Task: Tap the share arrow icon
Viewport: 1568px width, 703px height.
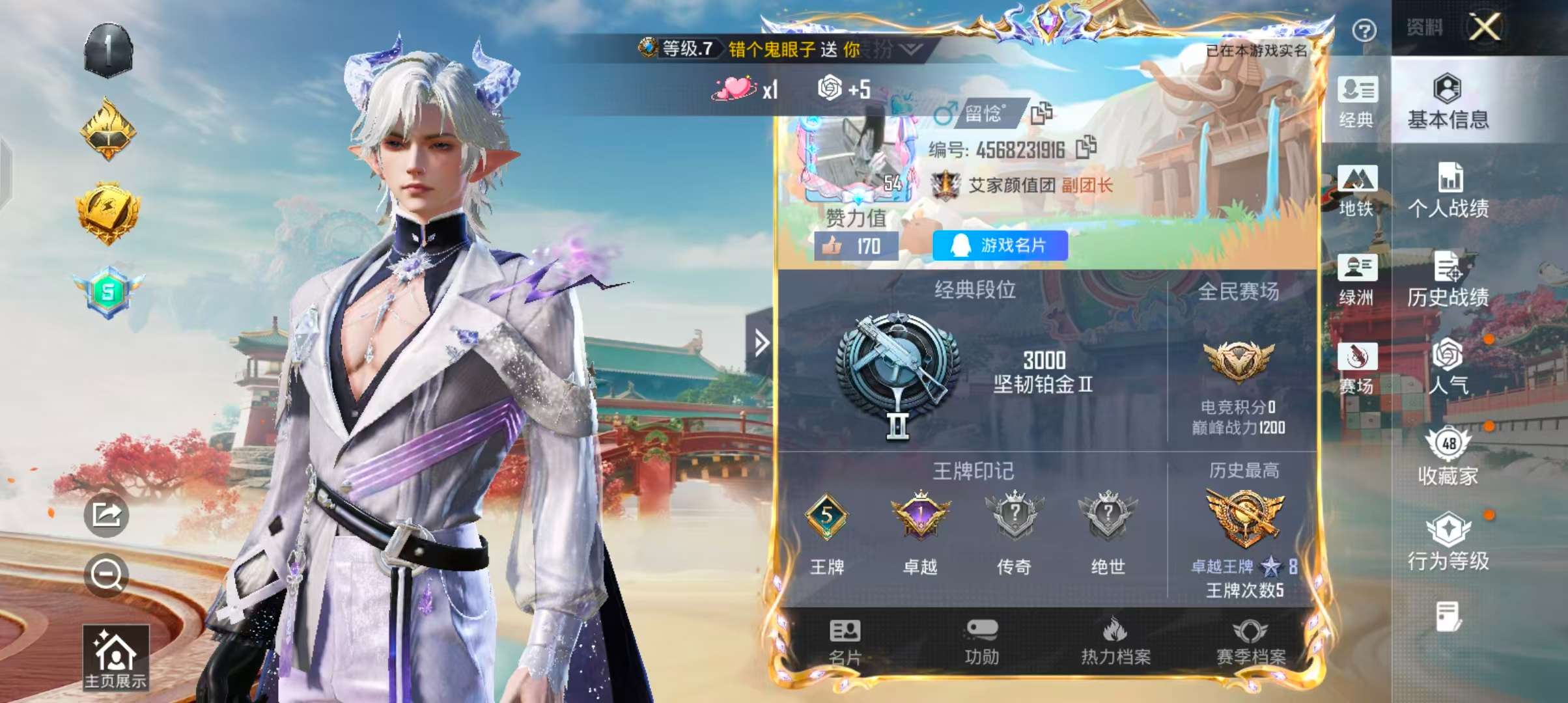Action: click(107, 515)
